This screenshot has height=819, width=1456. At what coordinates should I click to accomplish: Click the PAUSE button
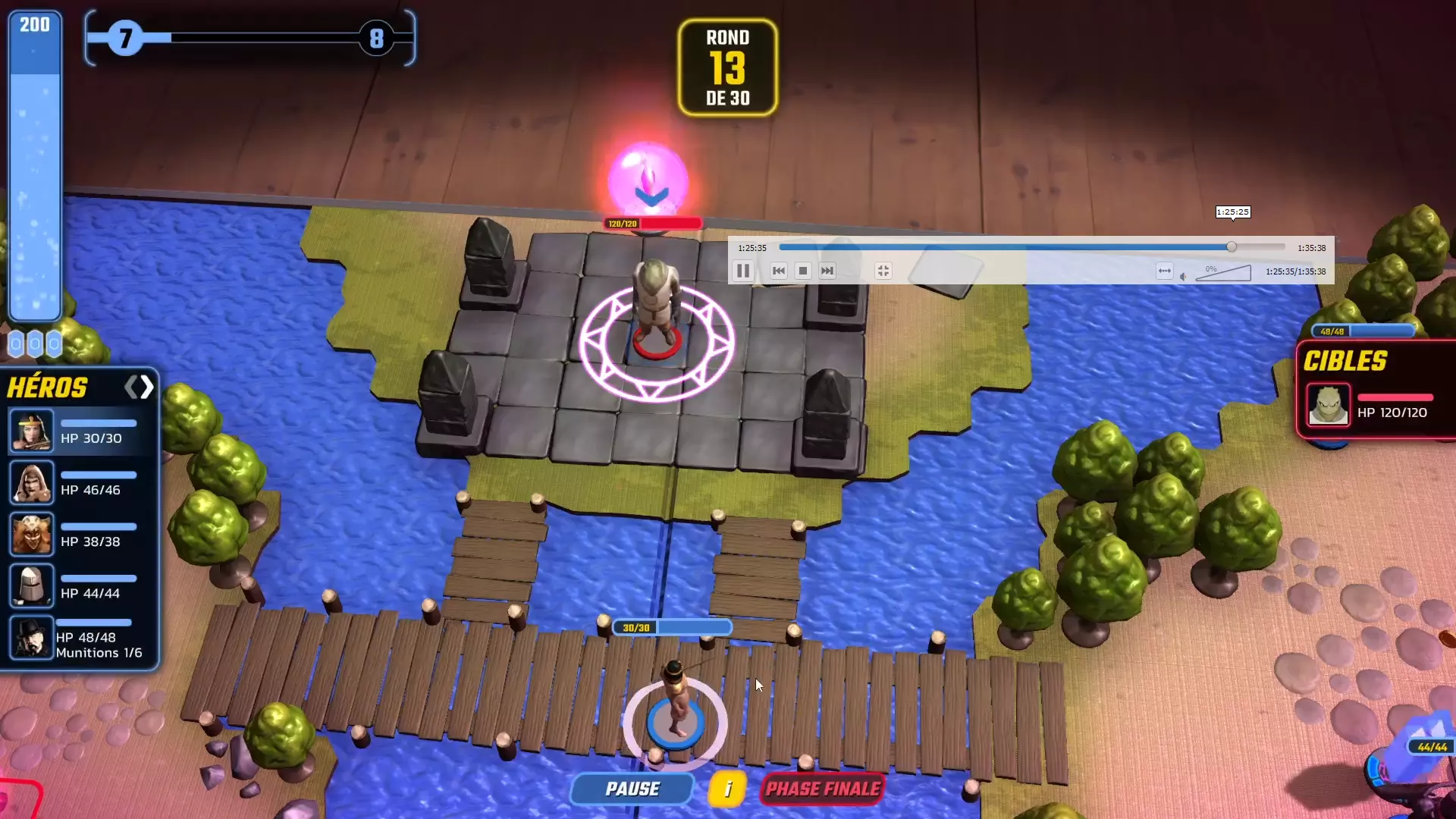coord(632,789)
